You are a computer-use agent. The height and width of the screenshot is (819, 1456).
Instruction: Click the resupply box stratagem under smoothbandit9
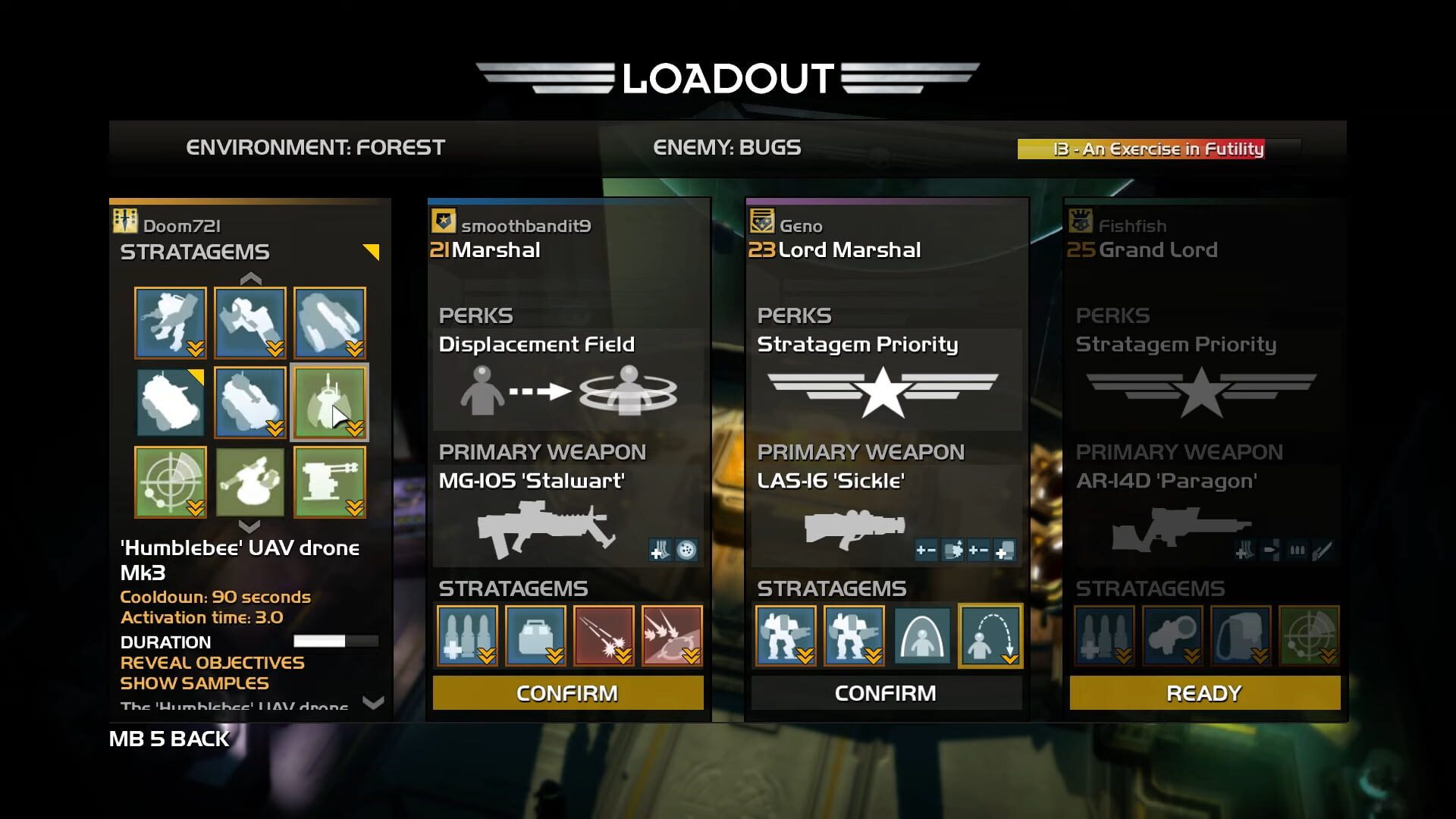(x=535, y=635)
